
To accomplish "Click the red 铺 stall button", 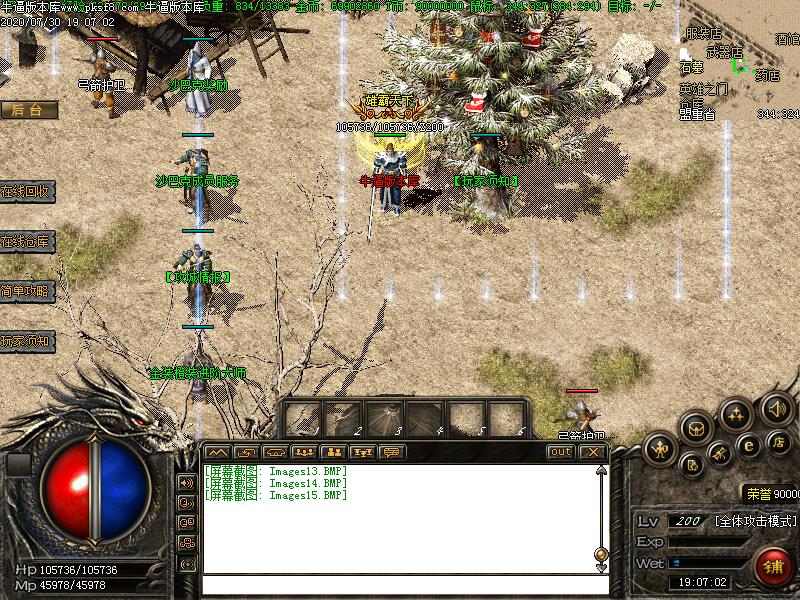I will [773, 567].
